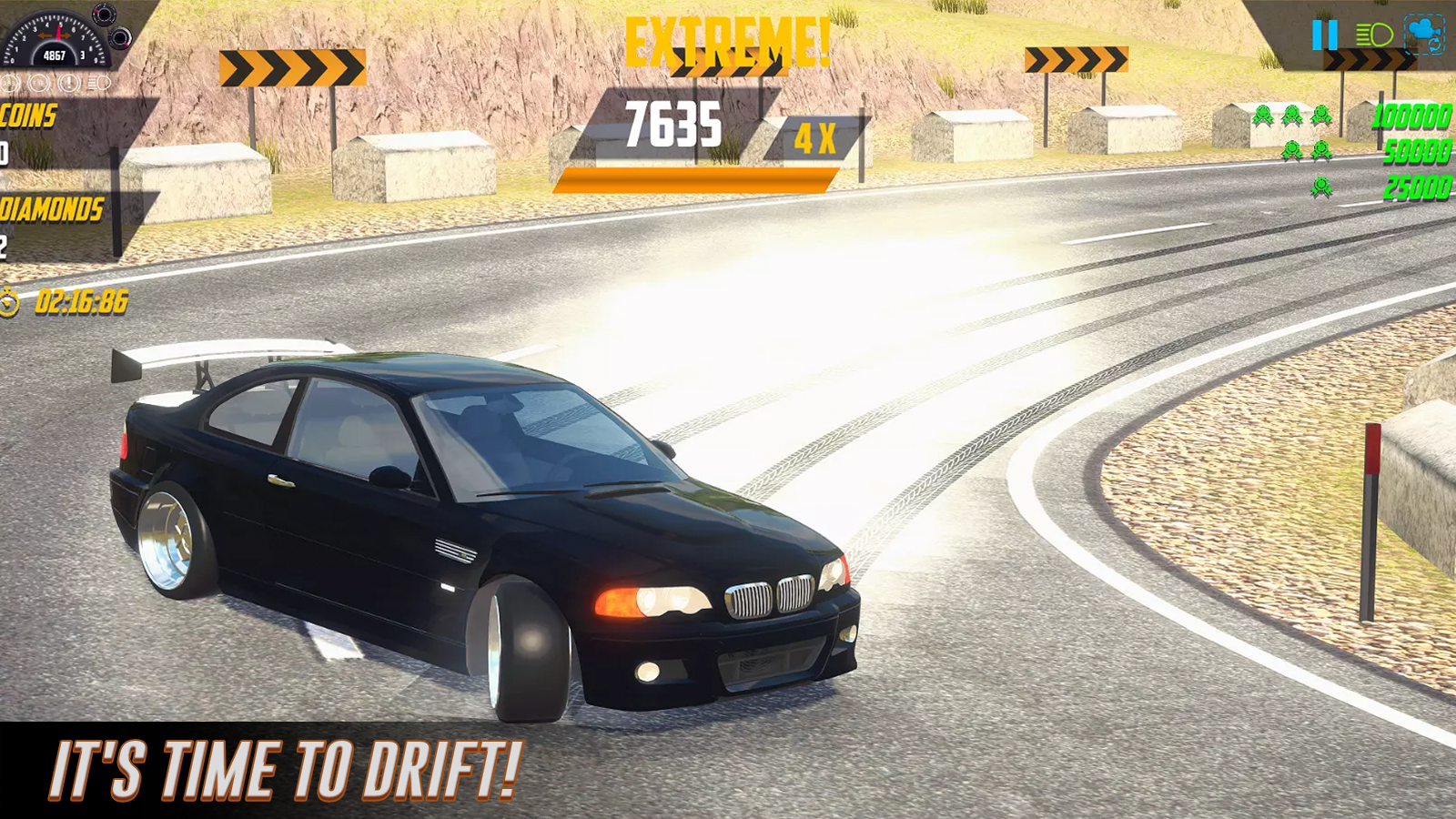Click the headlight icon on the dashboard cluster
The height and width of the screenshot is (819, 1456).
pyautogui.click(x=97, y=83)
